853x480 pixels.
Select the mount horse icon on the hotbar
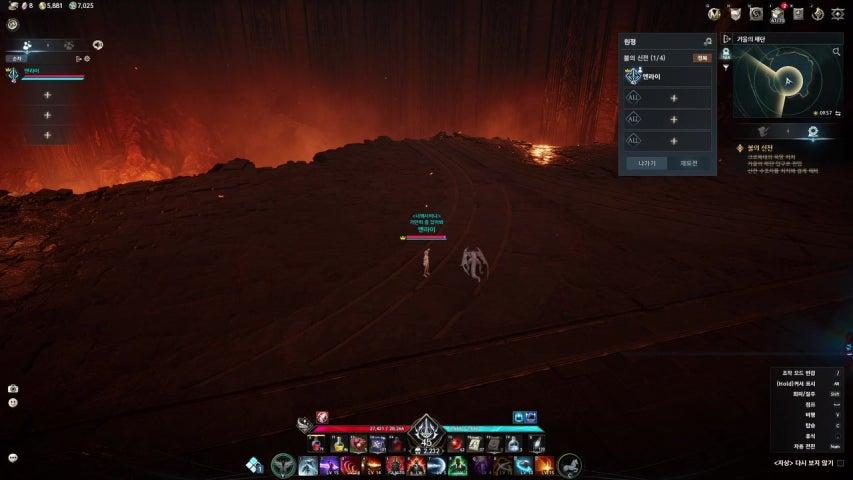point(569,464)
